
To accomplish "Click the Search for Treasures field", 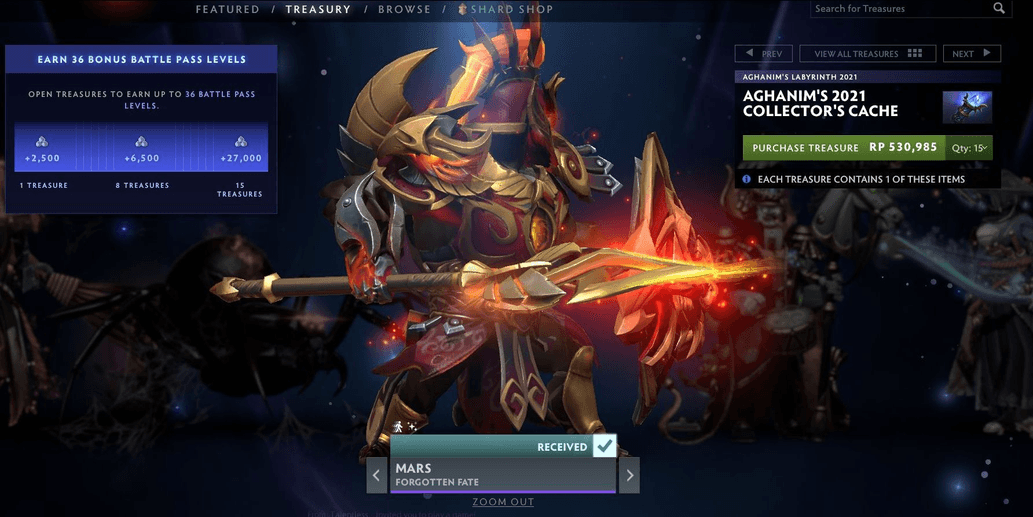I will pyautogui.click(x=898, y=9).
